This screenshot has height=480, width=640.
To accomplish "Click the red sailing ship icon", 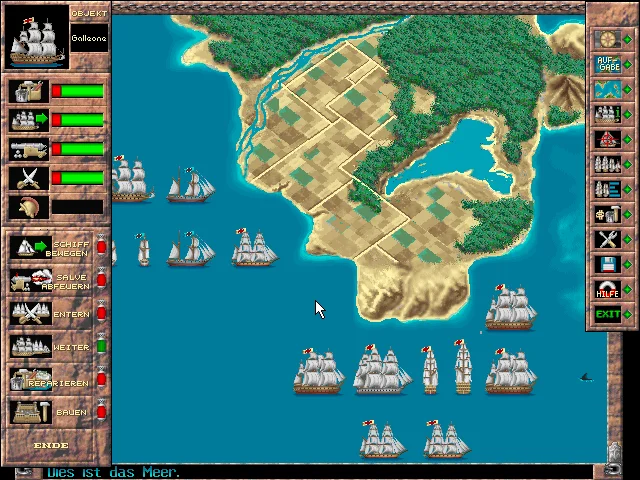I will [607, 139].
